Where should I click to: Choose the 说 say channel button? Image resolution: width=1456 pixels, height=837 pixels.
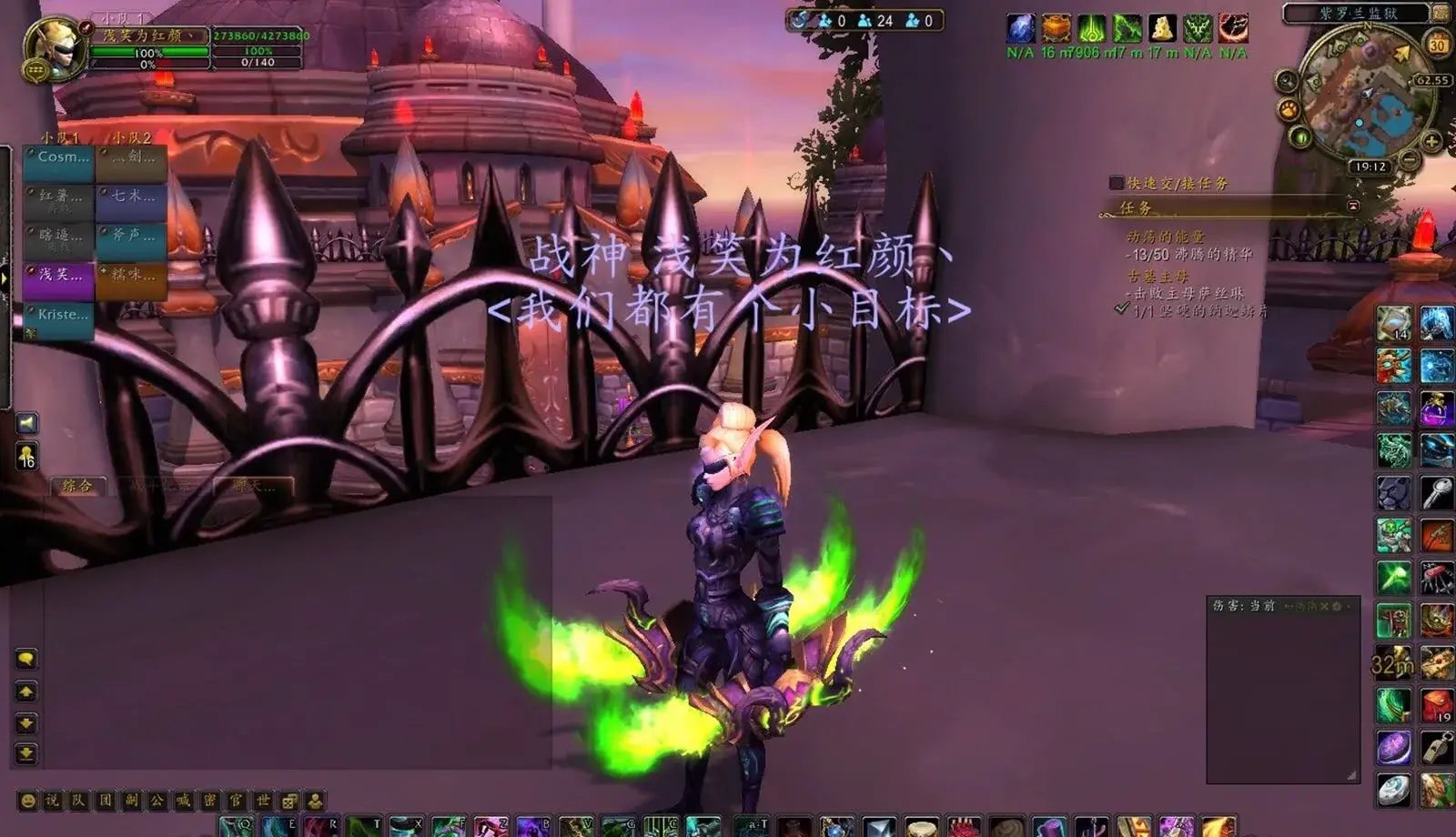tap(53, 801)
